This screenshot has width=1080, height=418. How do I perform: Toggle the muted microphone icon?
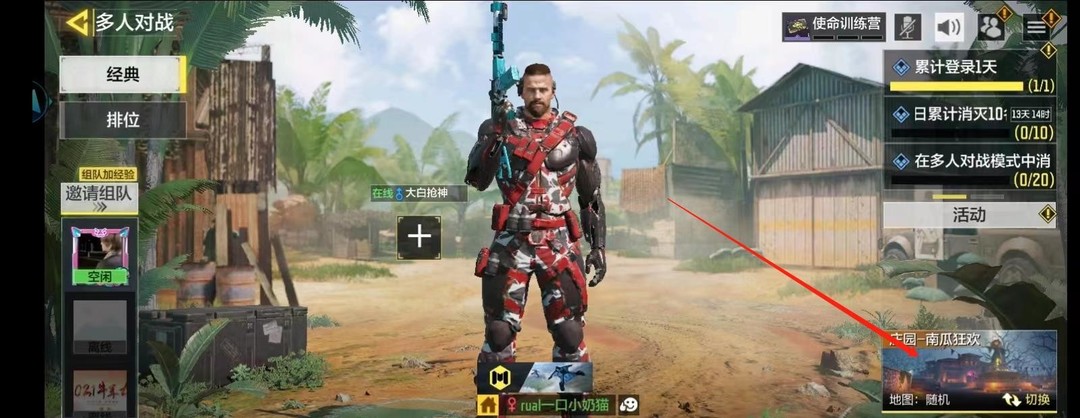tap(908, 27)
